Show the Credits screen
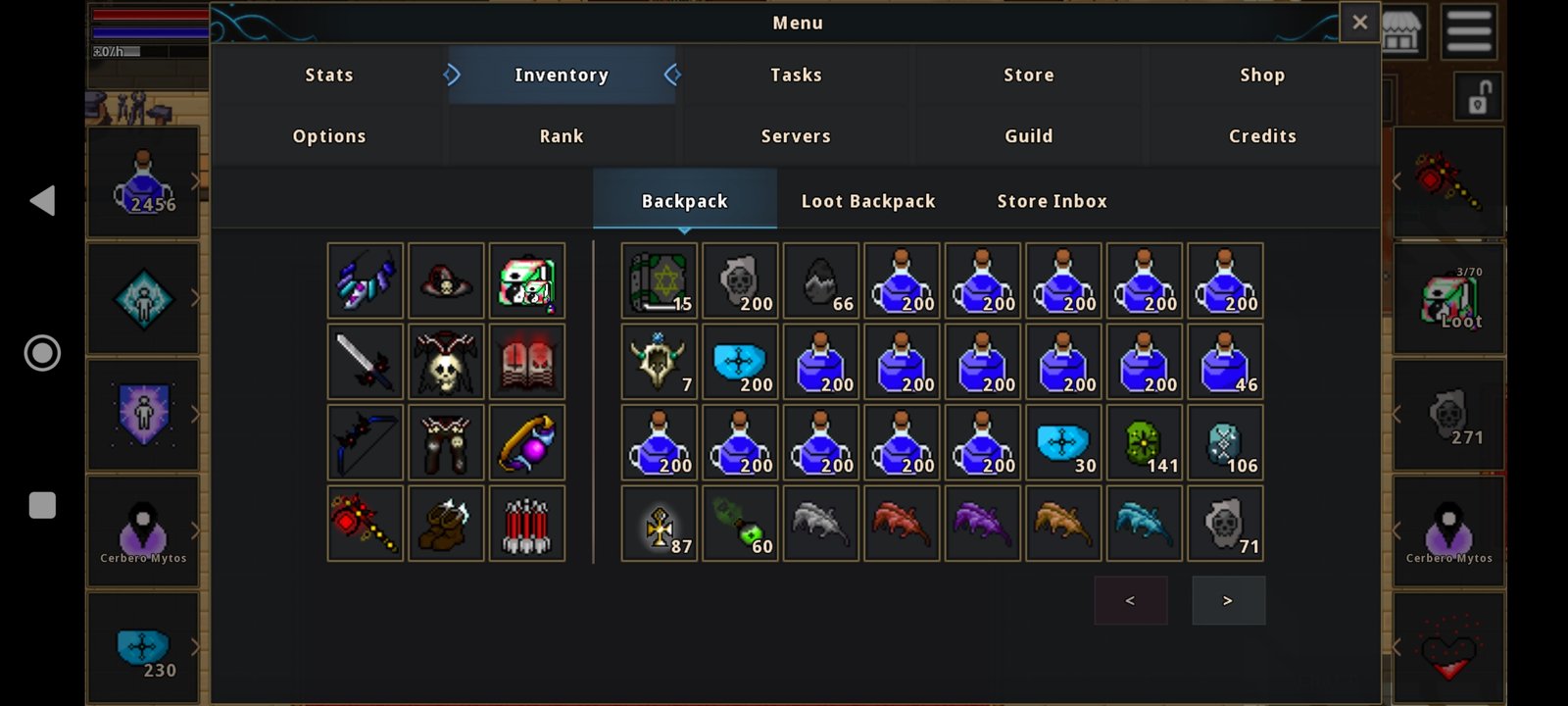 click(x=1261, y=136)
